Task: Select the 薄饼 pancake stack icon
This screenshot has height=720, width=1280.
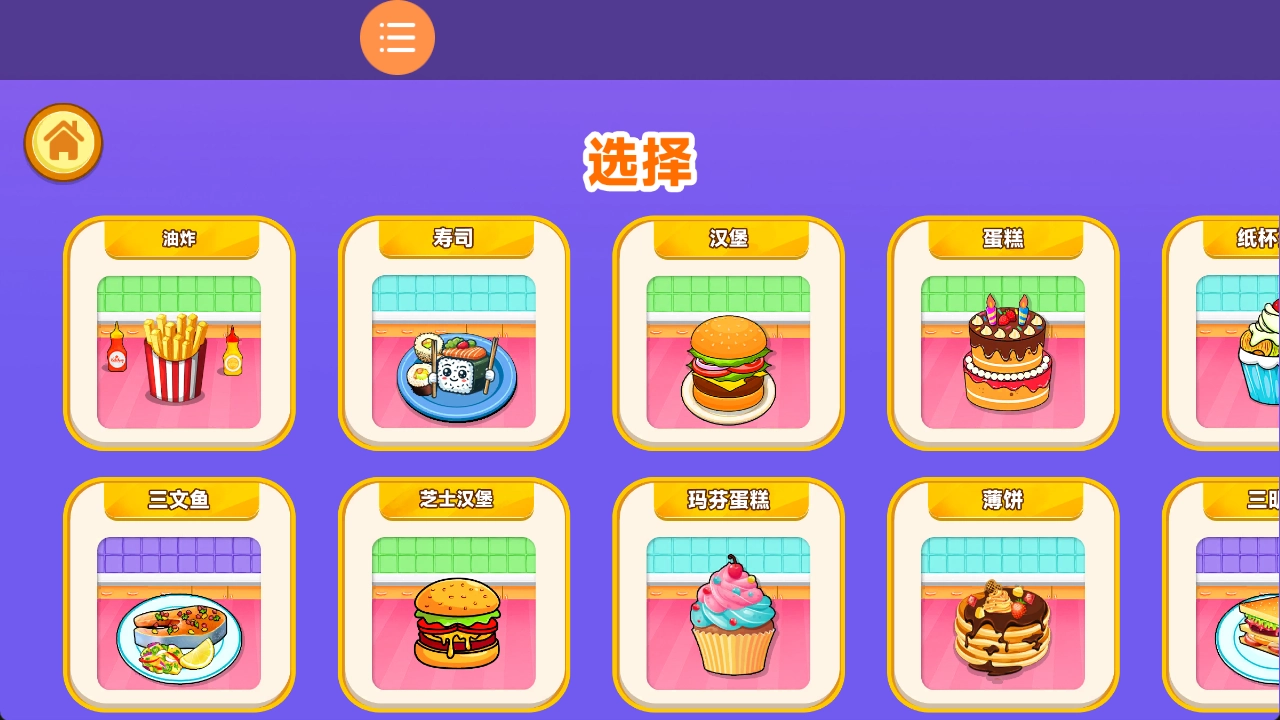Action: pos(1002,625)
